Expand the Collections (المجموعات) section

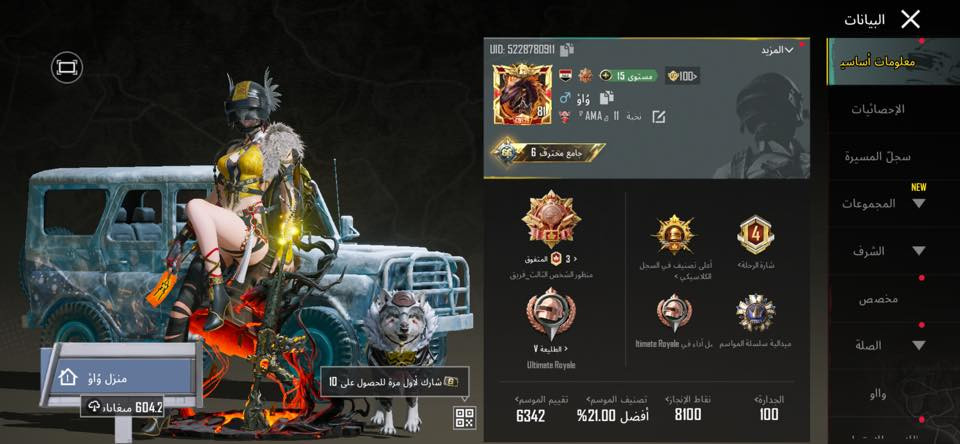(886, 203)
